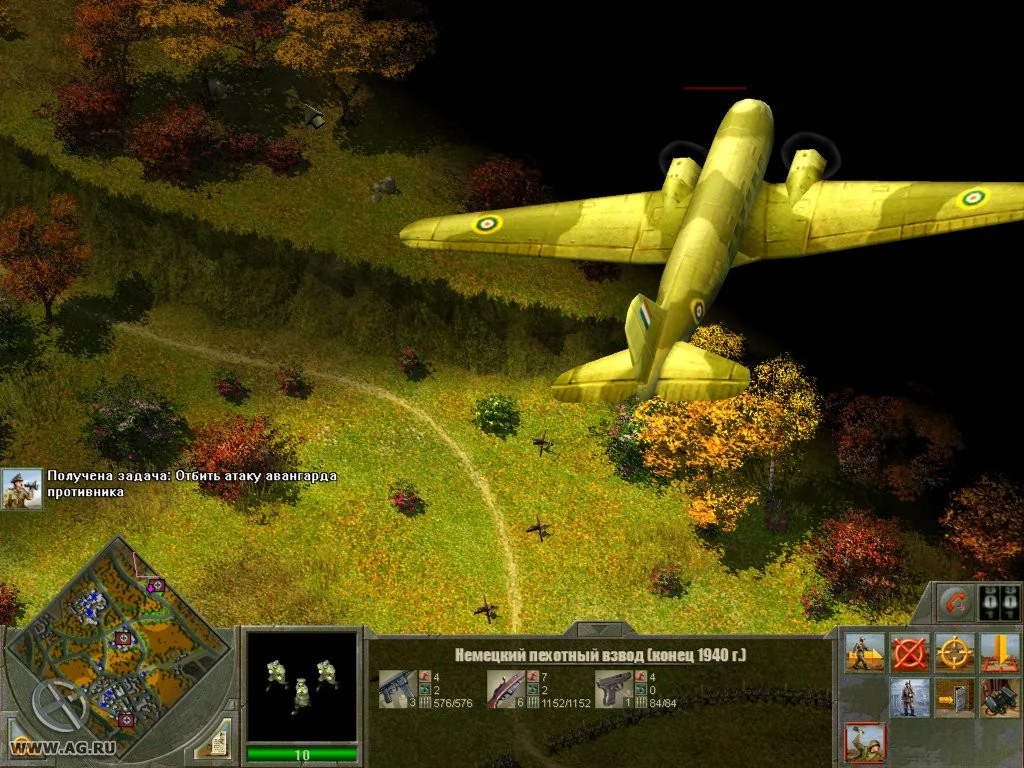Image resolution: width=1024 pixels, height=768 pixels.
Task: Open the received objective message portrait
Action: (x=21, y=489)
